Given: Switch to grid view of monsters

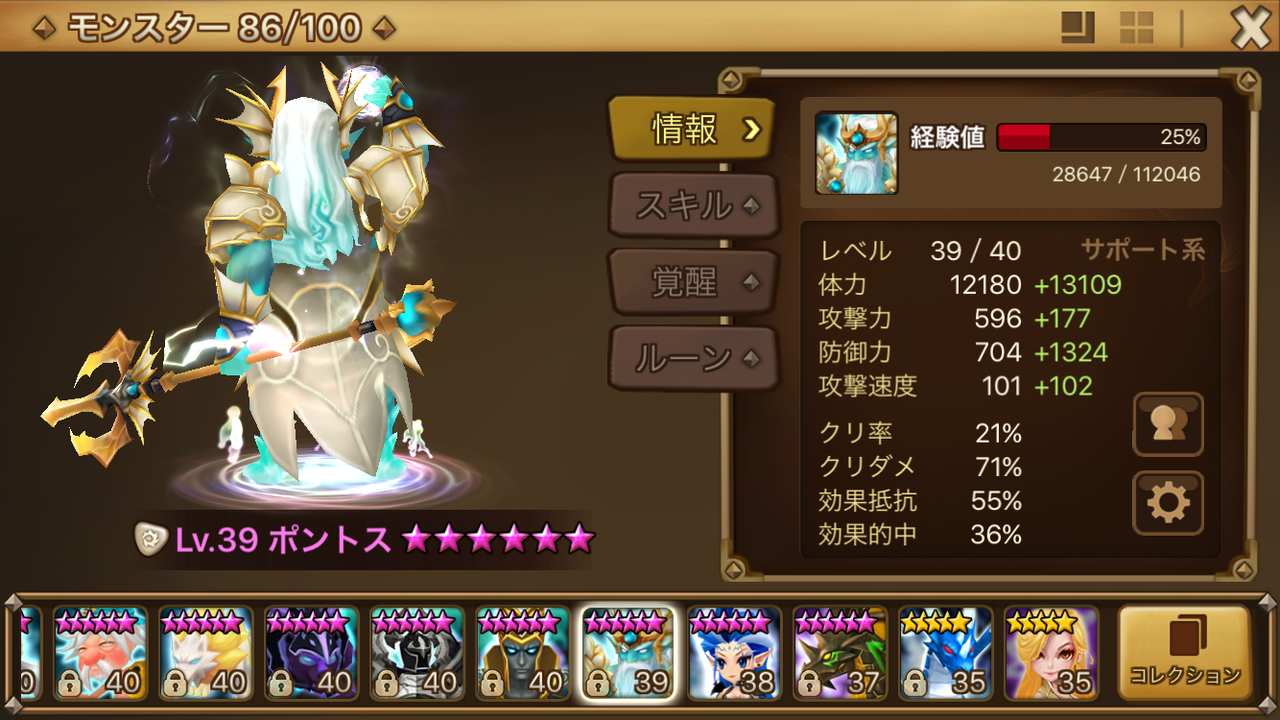Looking at the screenshot, I should pos(1136,26).
